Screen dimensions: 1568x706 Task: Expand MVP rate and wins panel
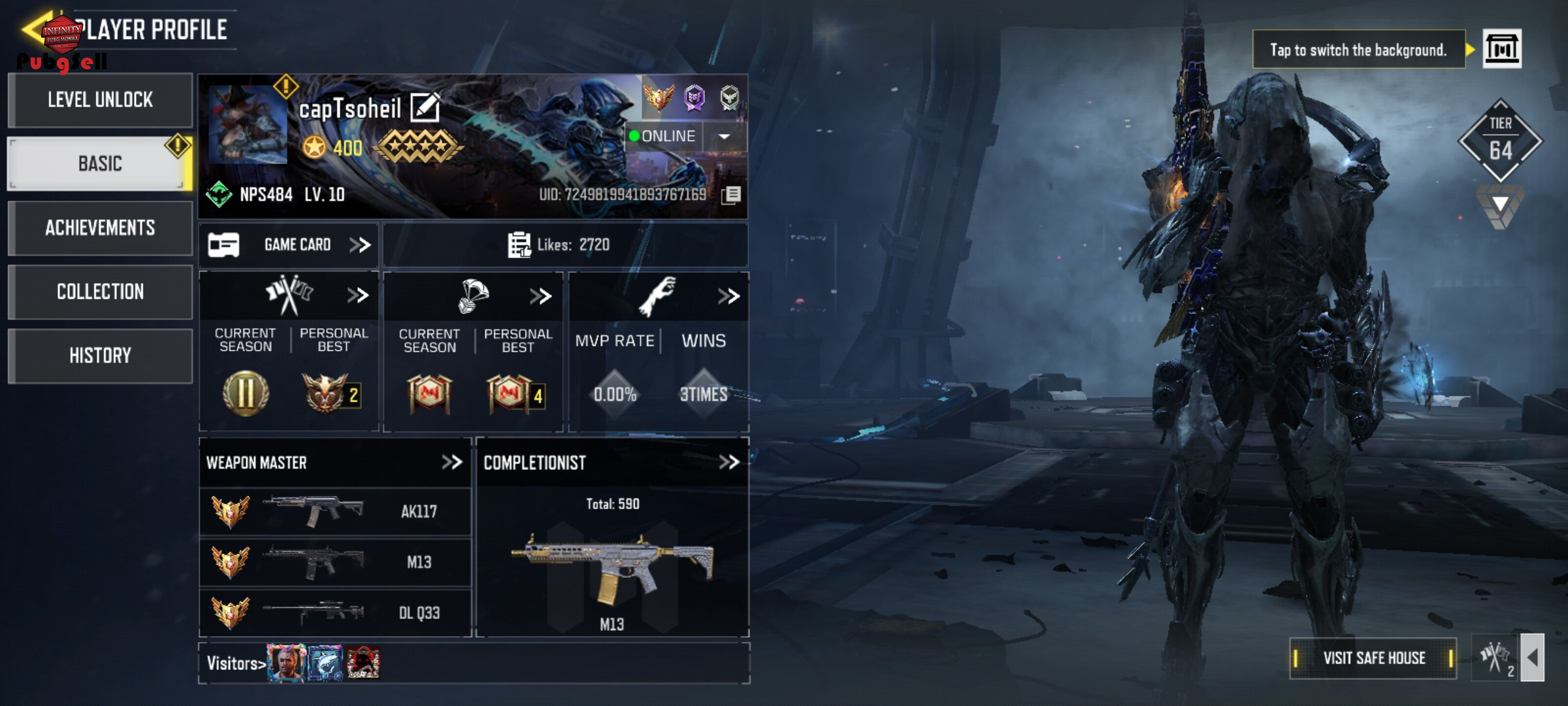click(x=728, y=296)
